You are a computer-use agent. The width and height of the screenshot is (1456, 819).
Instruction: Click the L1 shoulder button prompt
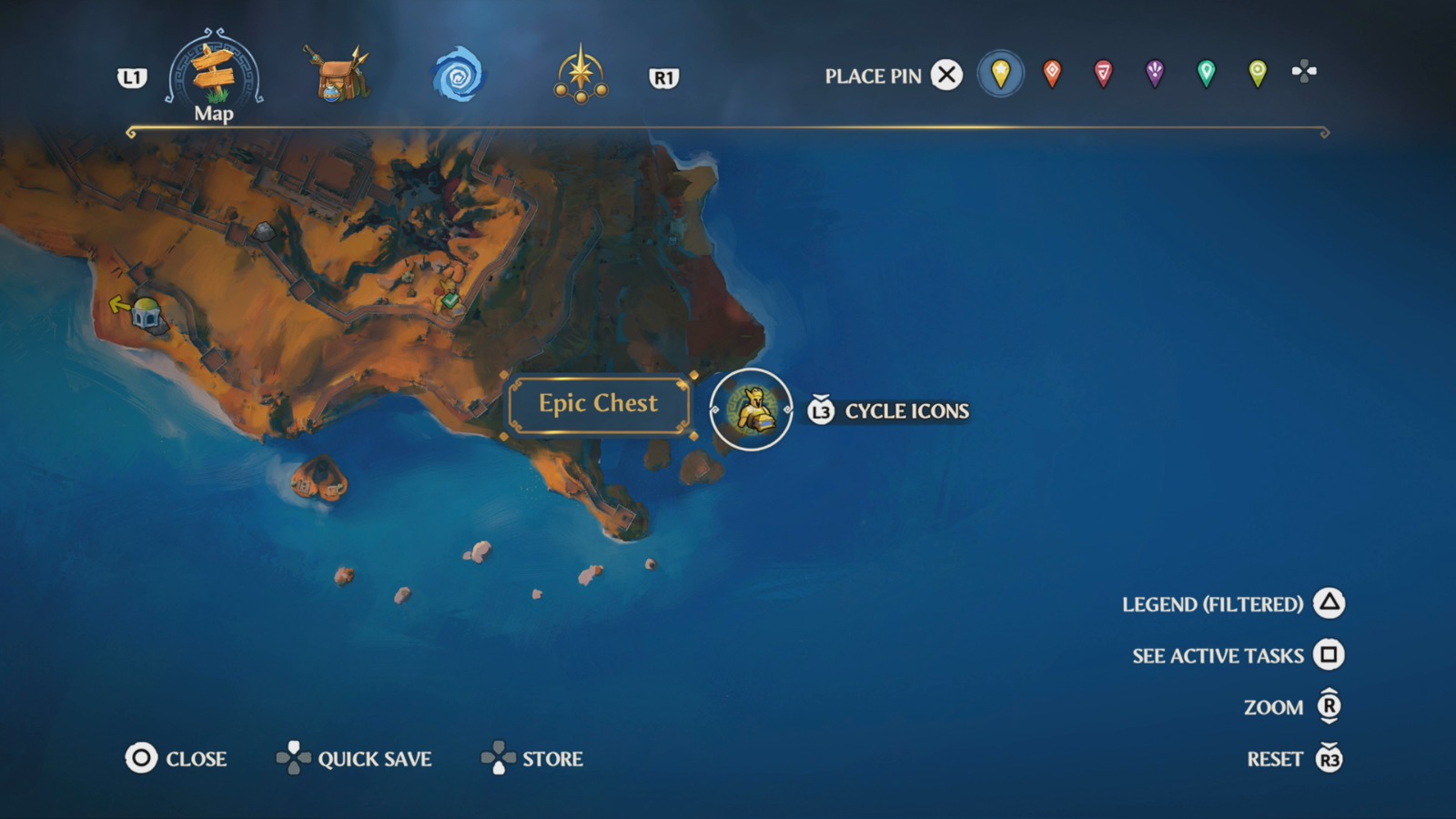pos(133,77)
